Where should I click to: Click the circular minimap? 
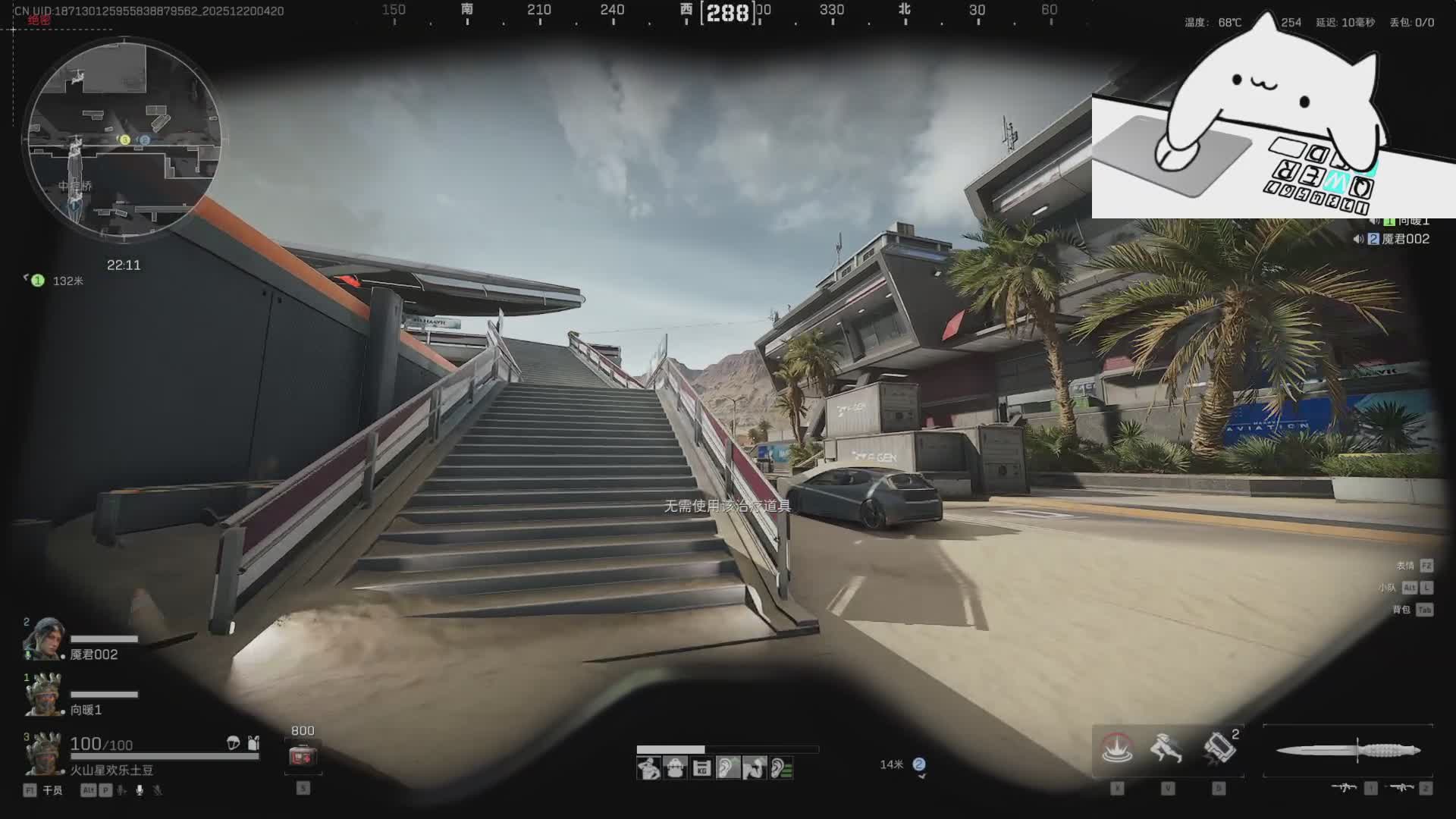point(125,140)
